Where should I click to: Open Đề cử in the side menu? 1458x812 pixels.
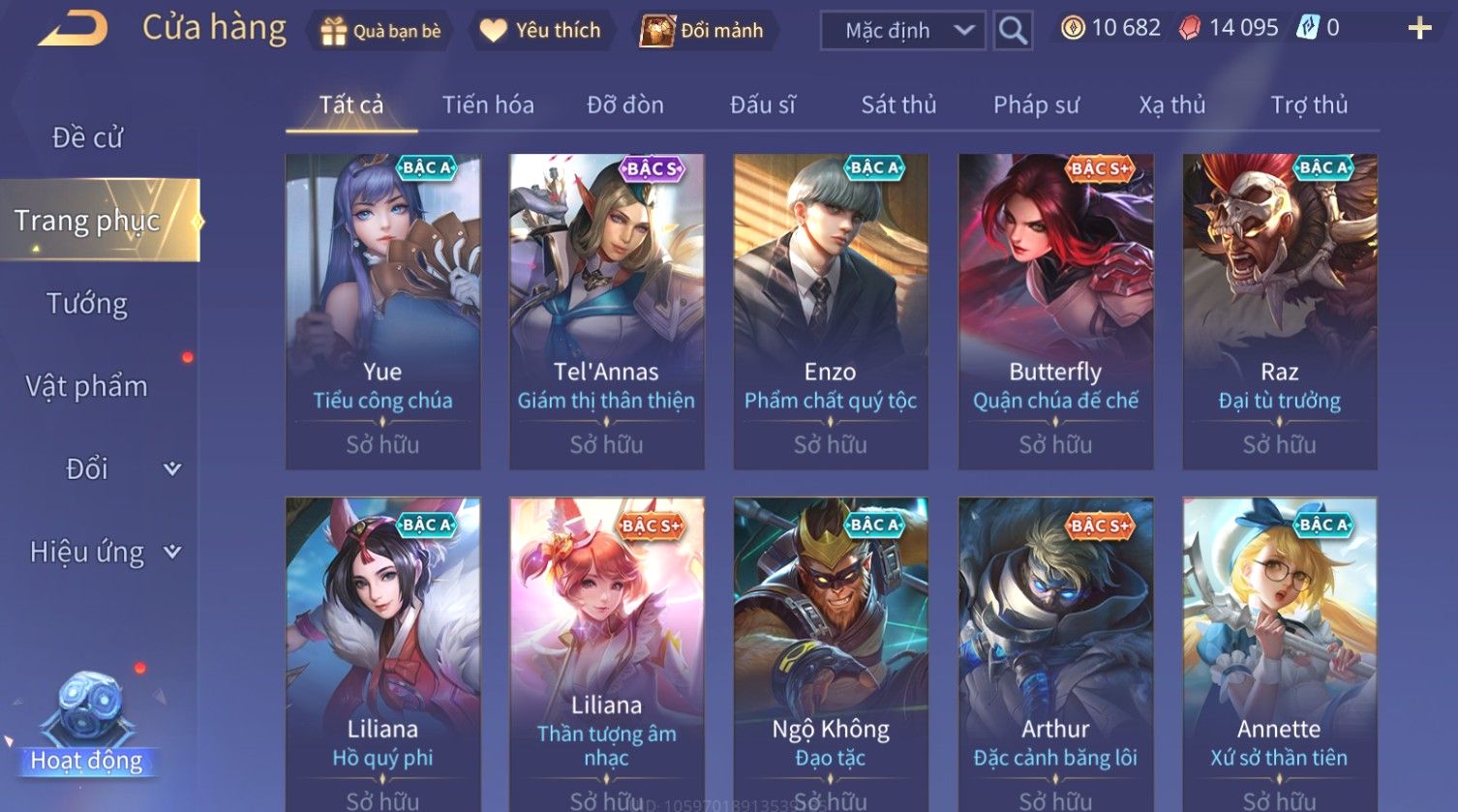click(87, 137)
